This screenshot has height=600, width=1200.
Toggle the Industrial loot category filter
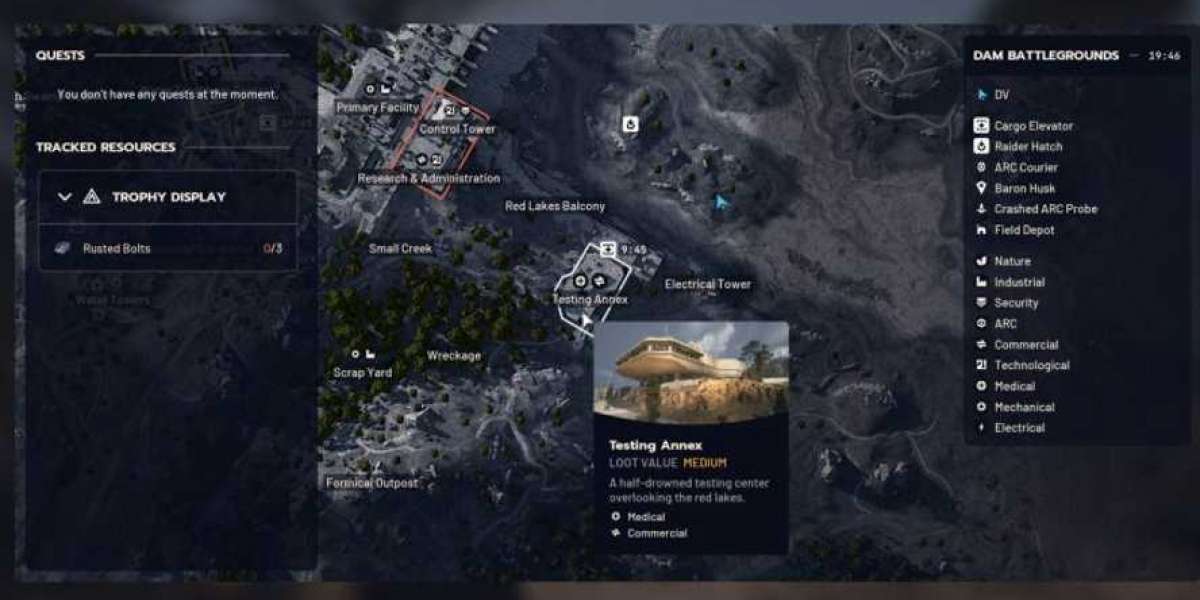click(x=1019, y=282)
